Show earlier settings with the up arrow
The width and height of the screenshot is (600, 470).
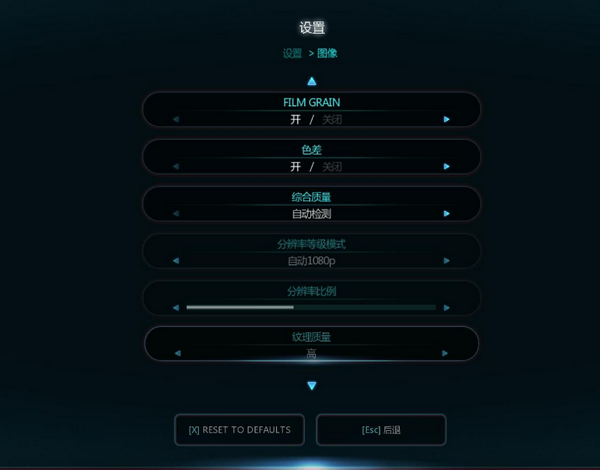[x=312, y=81]
